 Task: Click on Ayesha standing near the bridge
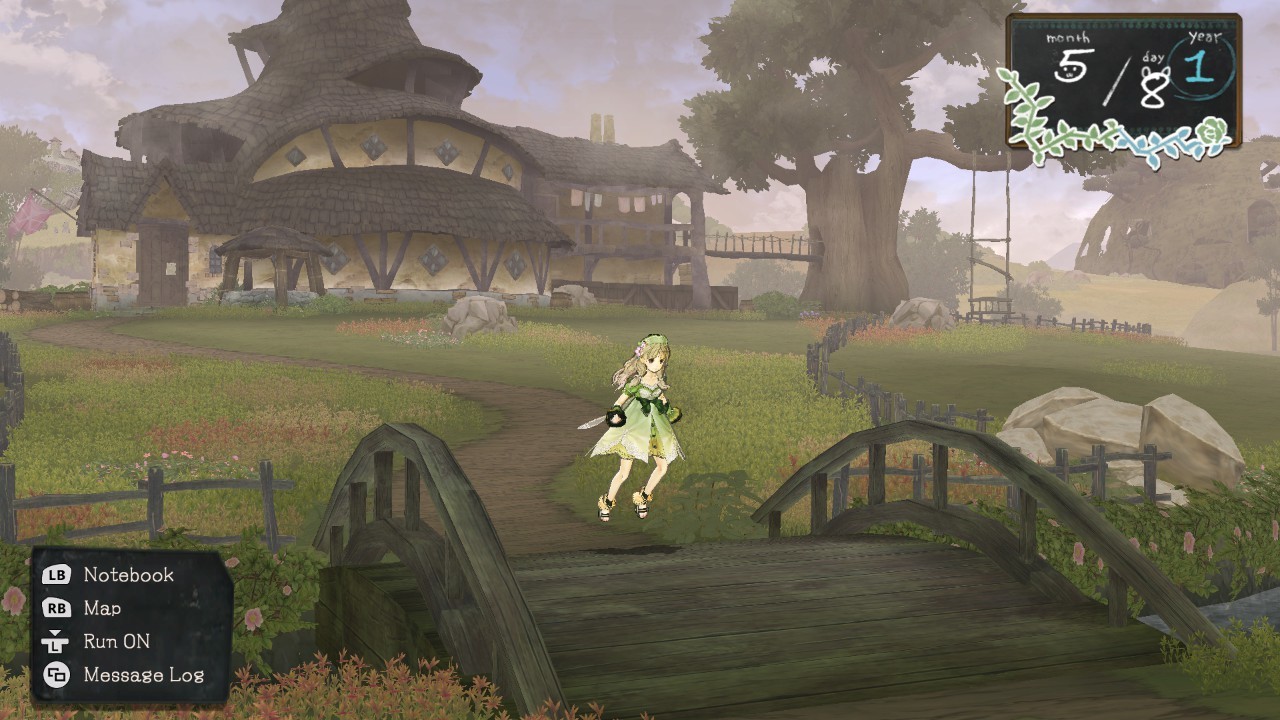pos(640,420)
